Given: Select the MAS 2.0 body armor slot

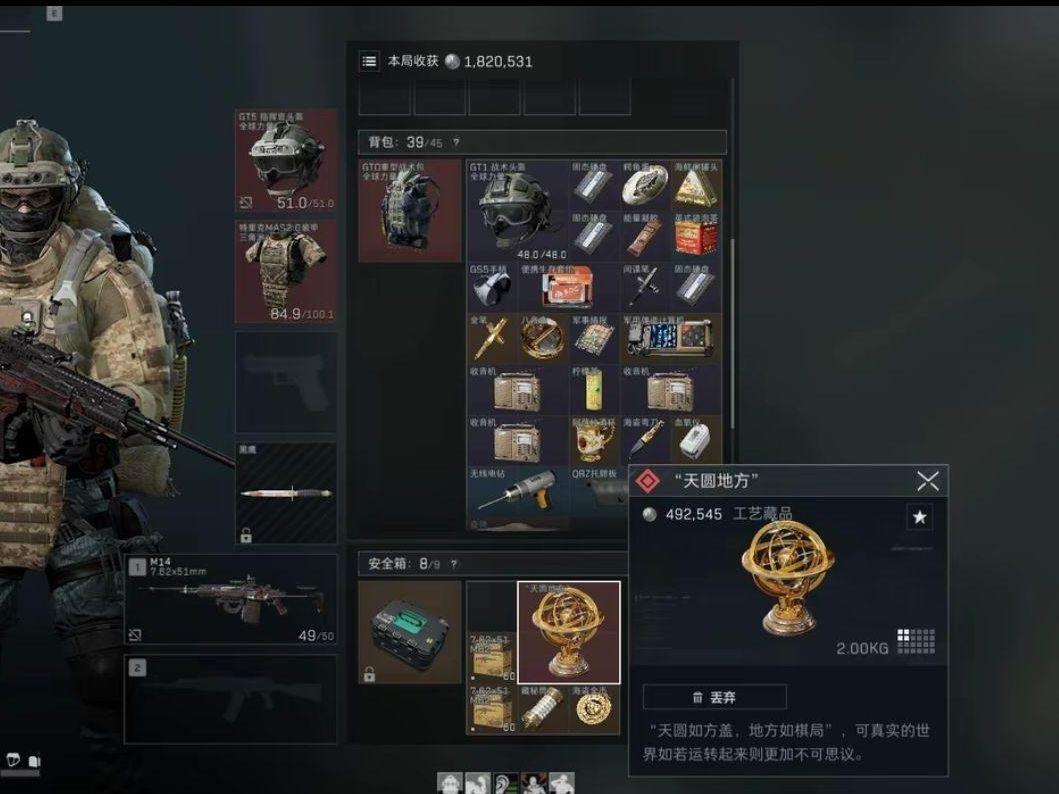Looking at the screenshot, I should [286, 271].
